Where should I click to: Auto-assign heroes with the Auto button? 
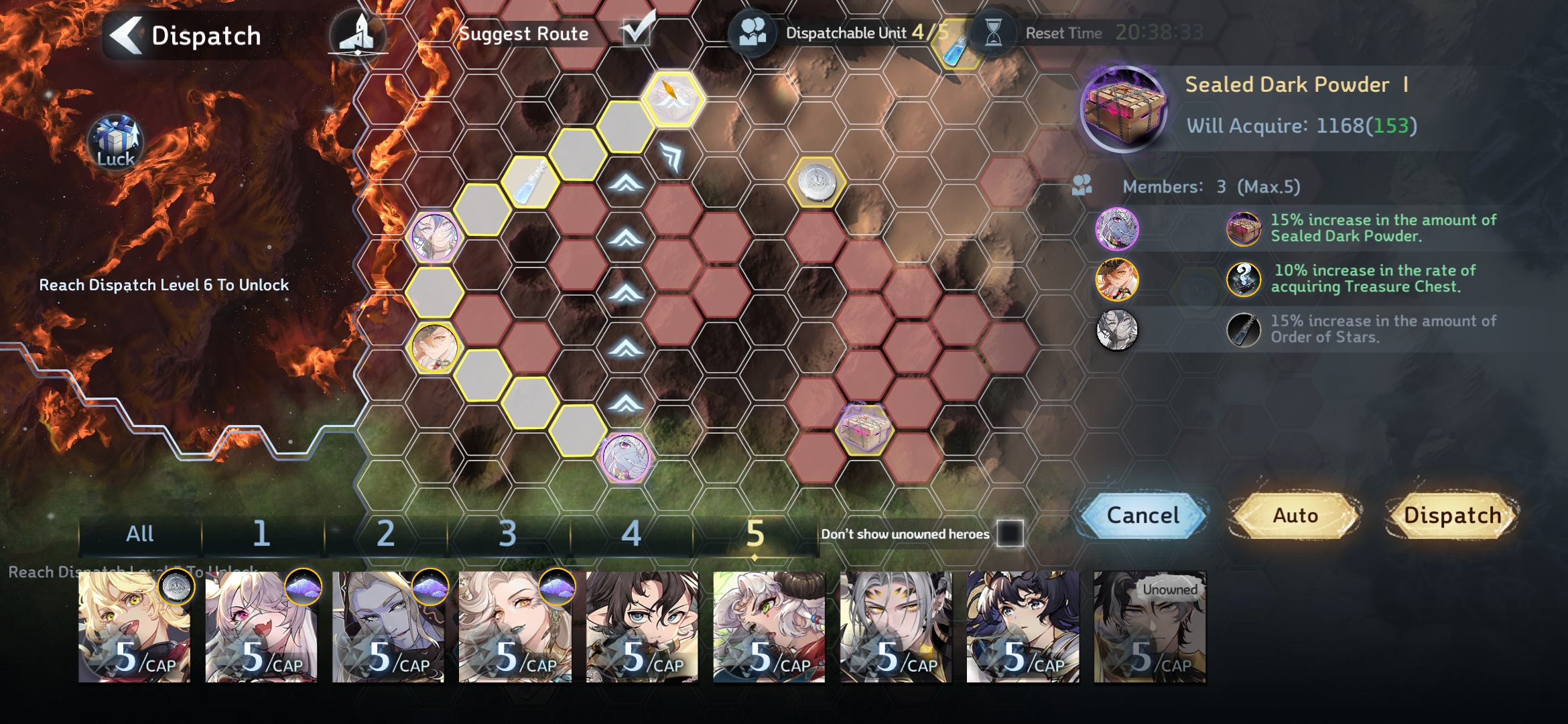pos(1295,516)
